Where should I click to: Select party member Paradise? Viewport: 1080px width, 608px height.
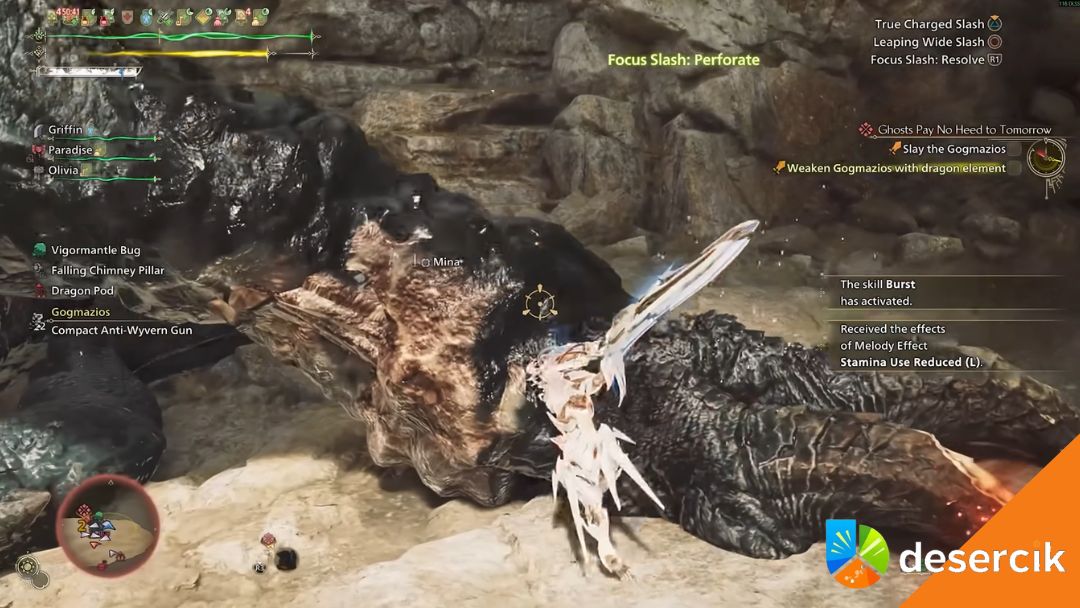coord(70,150)
